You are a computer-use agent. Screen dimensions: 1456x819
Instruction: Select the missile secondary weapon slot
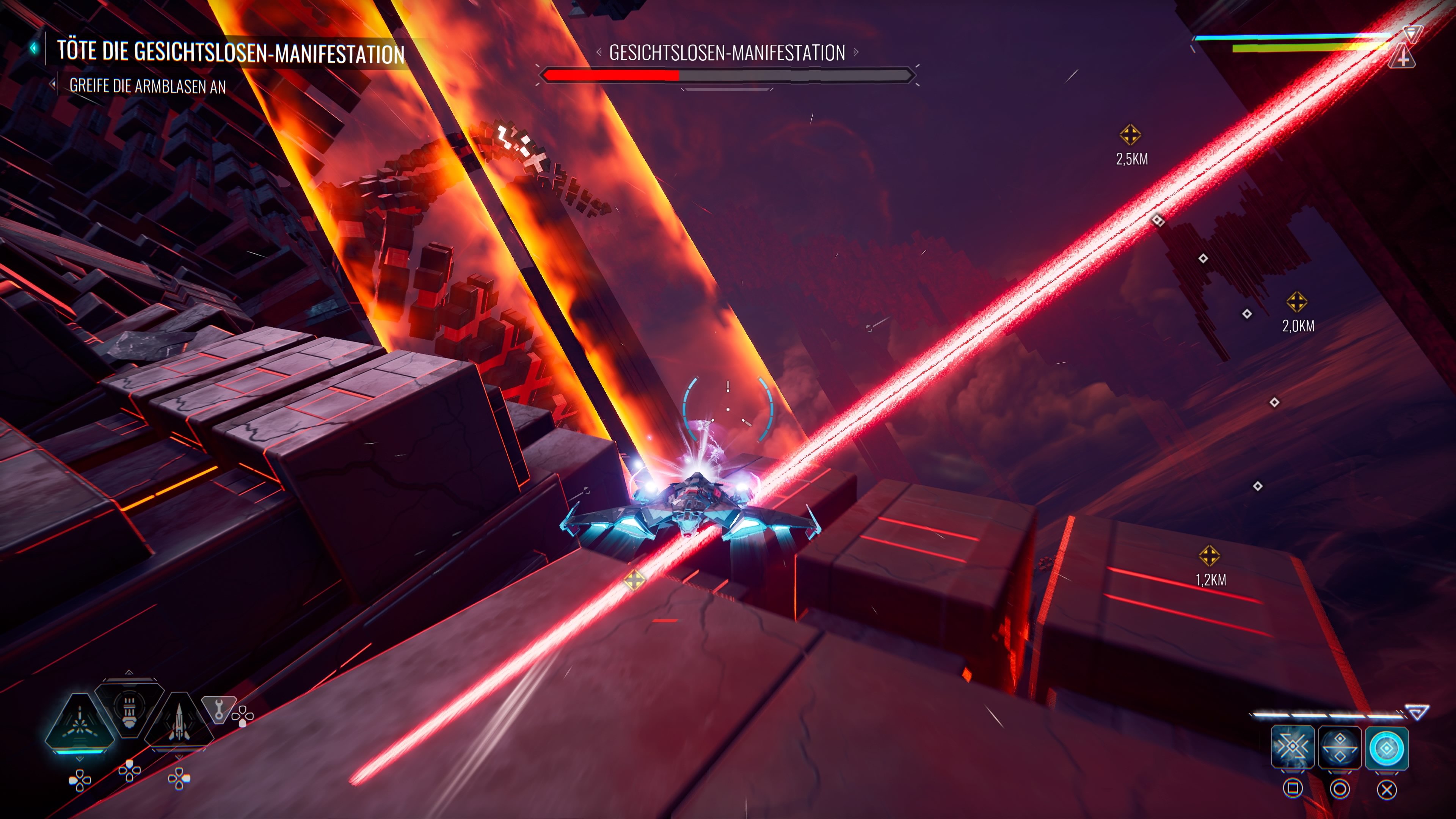(179, 721)
